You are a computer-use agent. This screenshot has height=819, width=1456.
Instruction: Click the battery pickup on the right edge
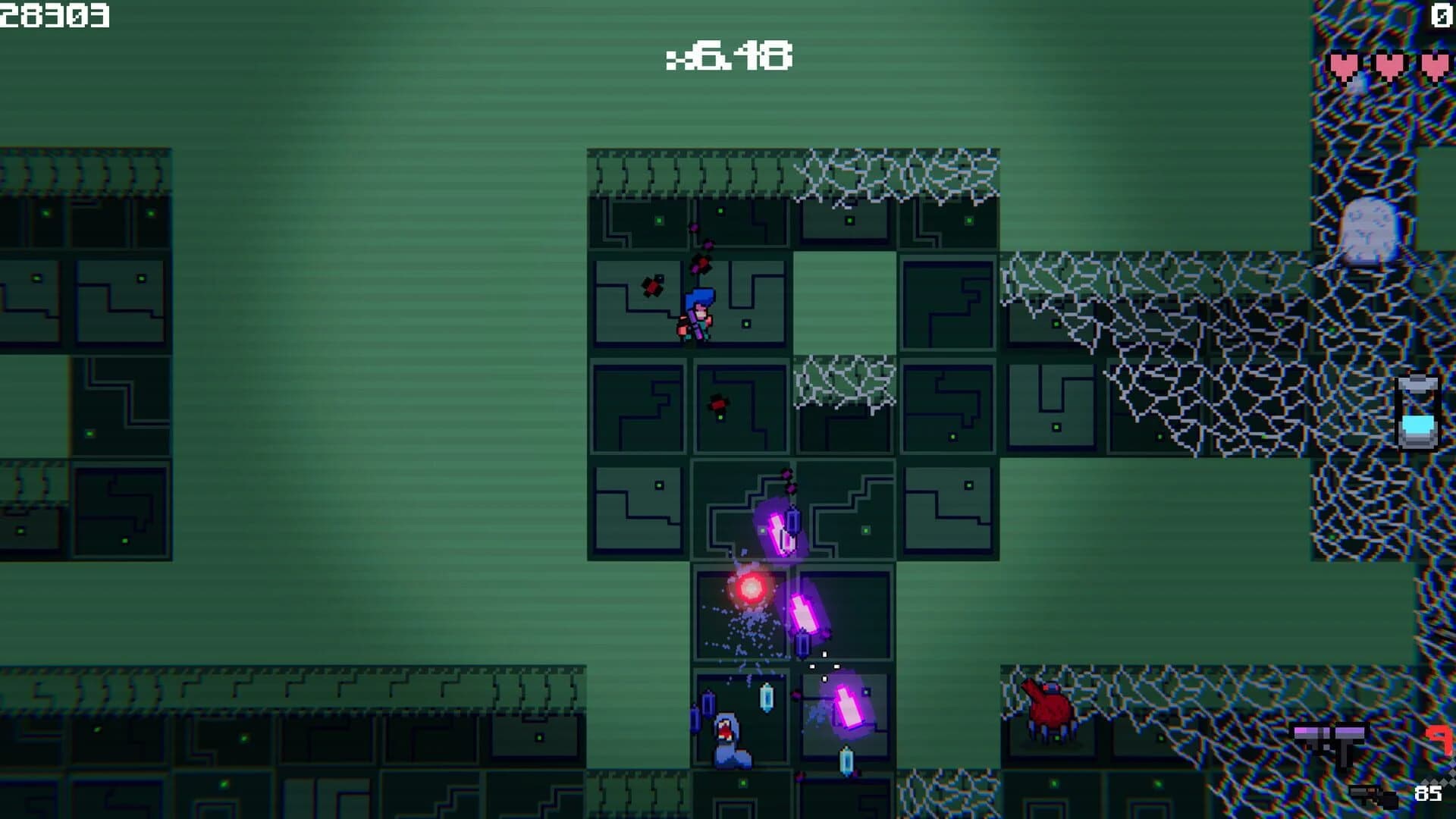click(1417, 413)
